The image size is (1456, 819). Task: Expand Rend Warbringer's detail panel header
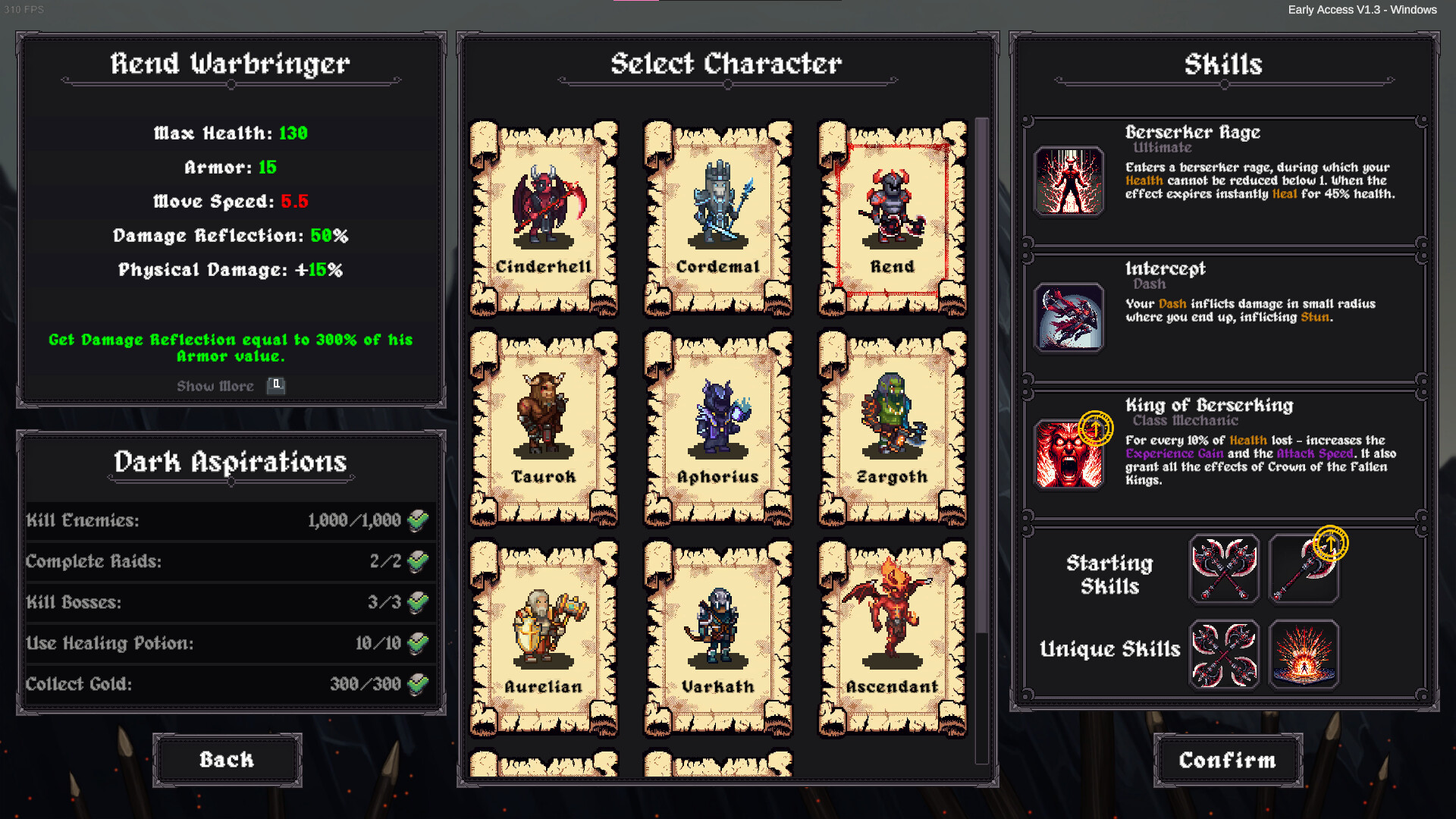point(230,64)
